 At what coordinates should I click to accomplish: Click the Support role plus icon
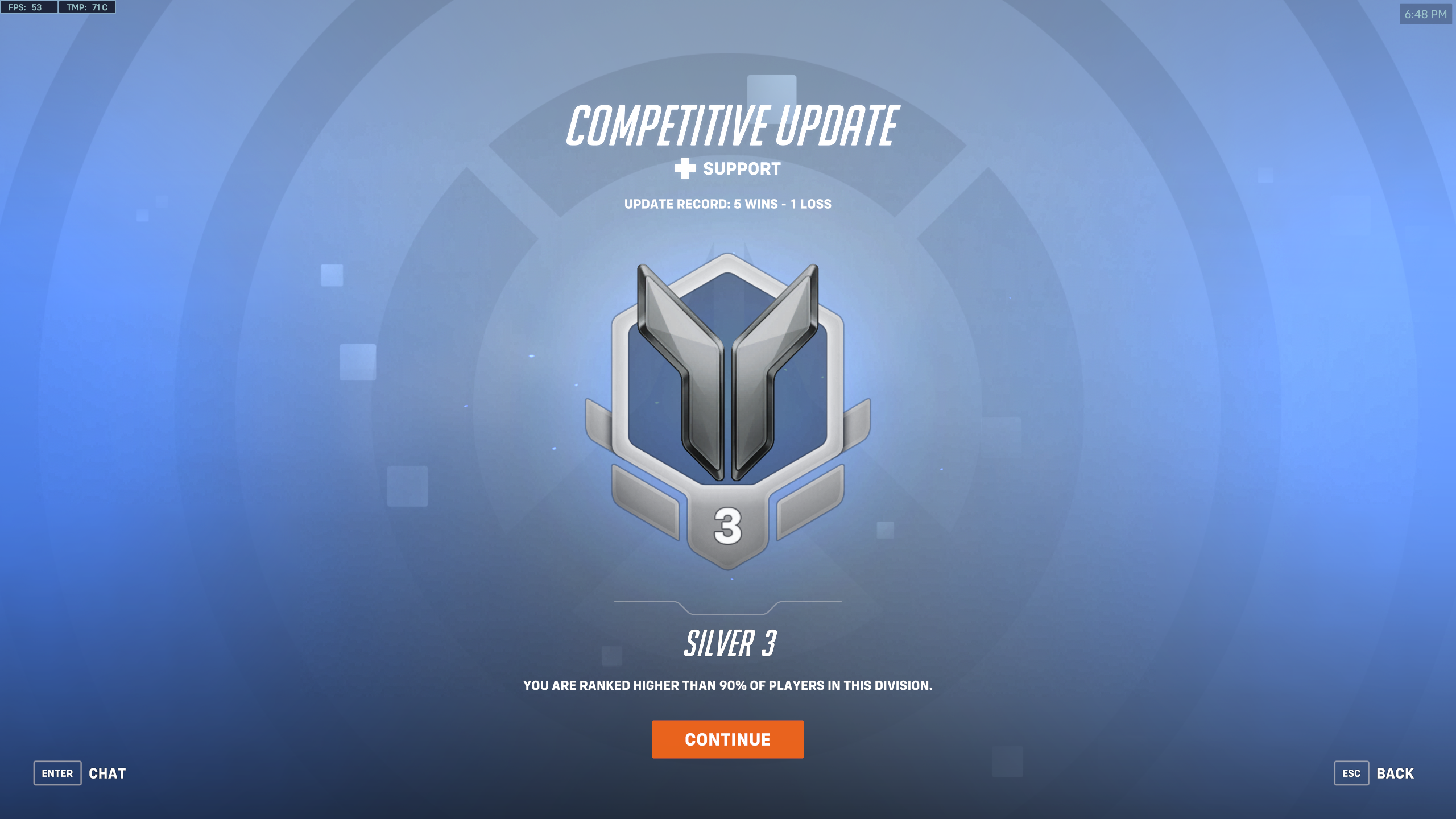pyautogui.click(x=684, y=169)
